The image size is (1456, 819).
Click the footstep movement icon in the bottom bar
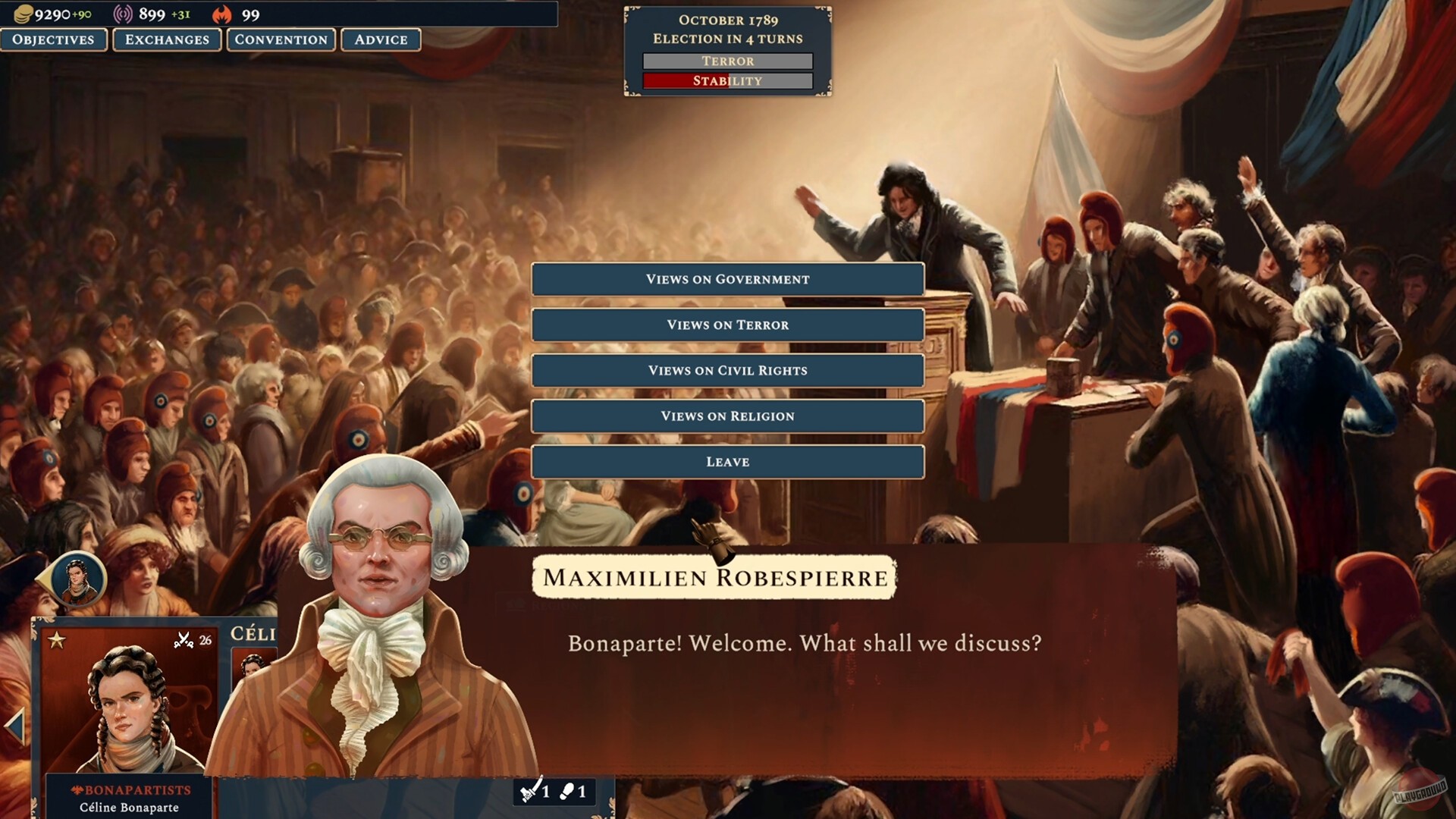point(567,793)
